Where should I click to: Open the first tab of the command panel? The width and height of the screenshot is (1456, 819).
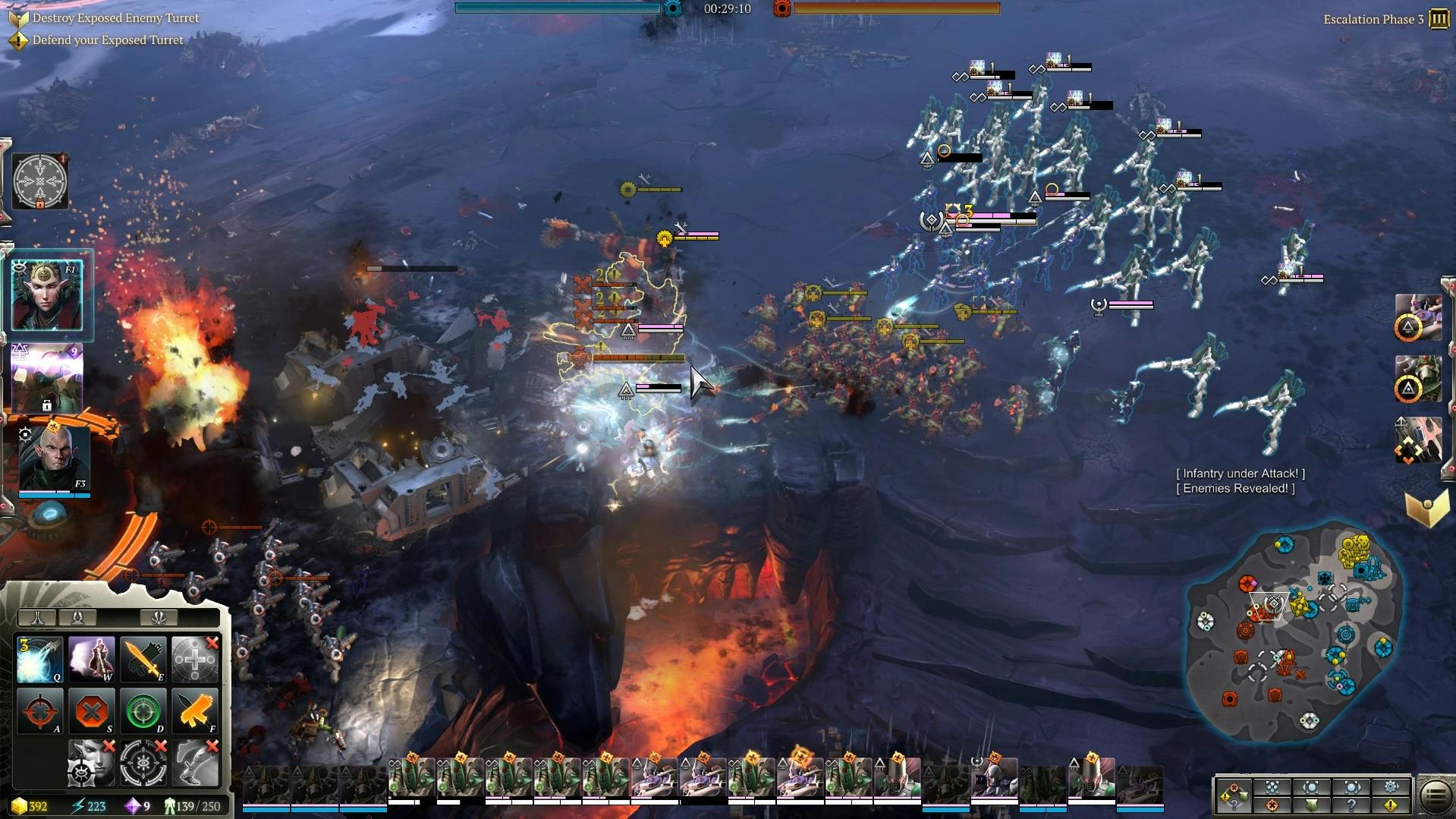coord(37,617)
